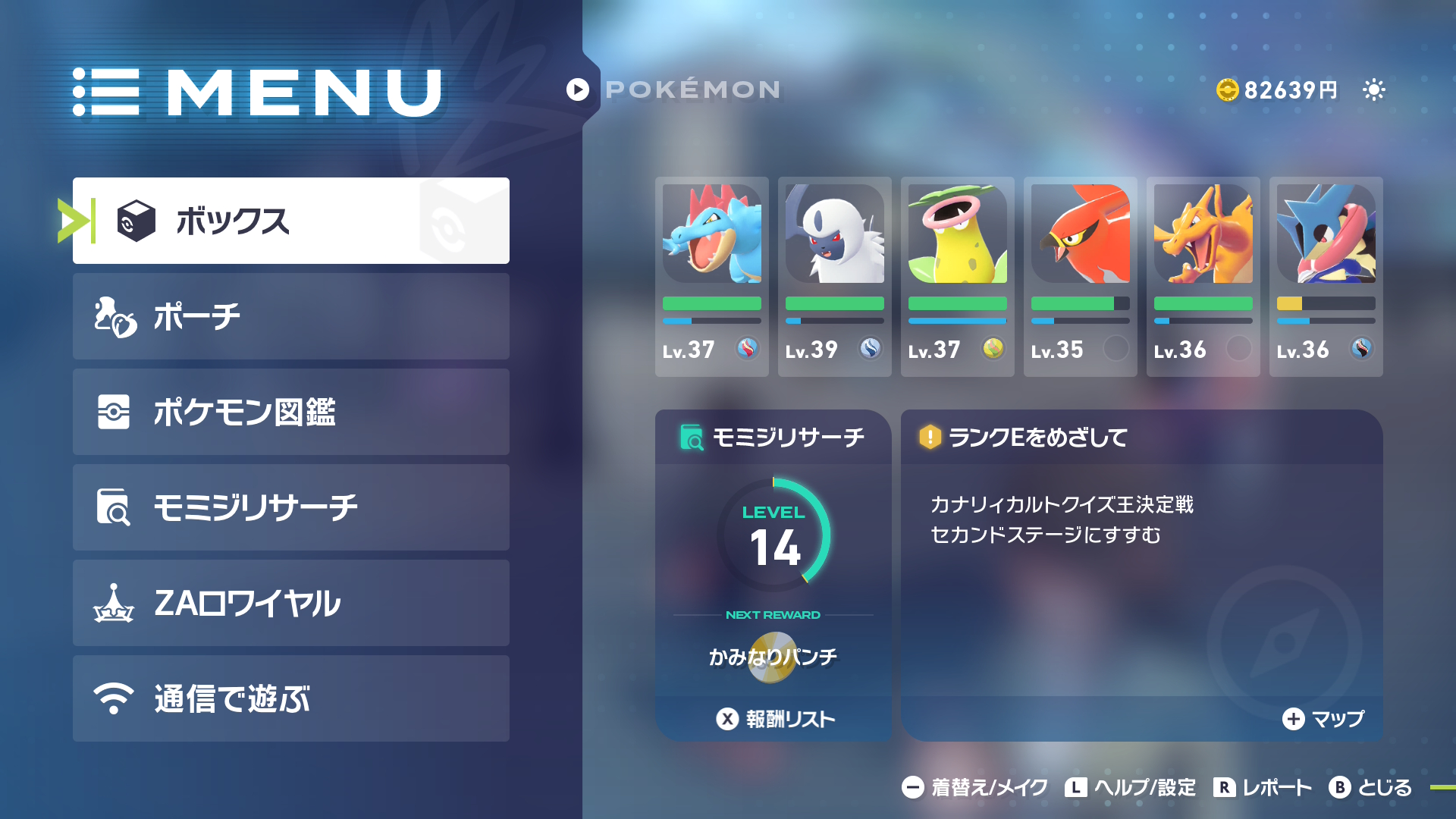
Task: Expand the POKÉMON section arrow
Action: click(x=578, y=89)
